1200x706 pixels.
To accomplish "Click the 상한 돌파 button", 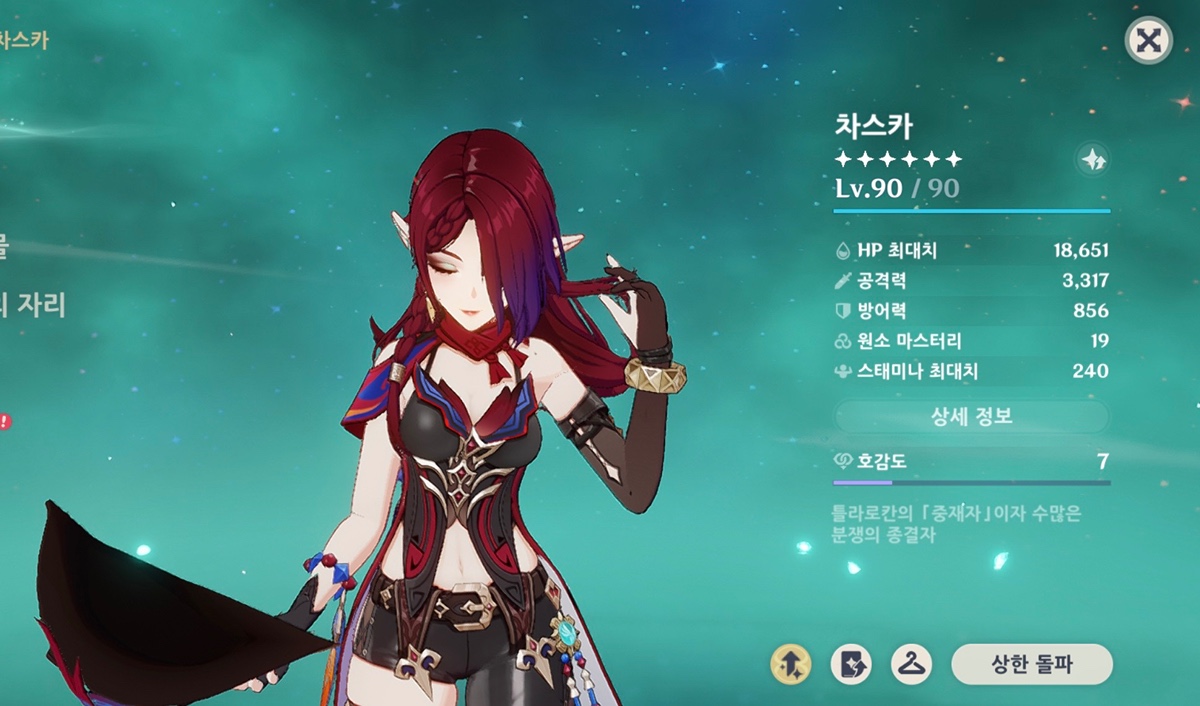I will coord(1031,664).
